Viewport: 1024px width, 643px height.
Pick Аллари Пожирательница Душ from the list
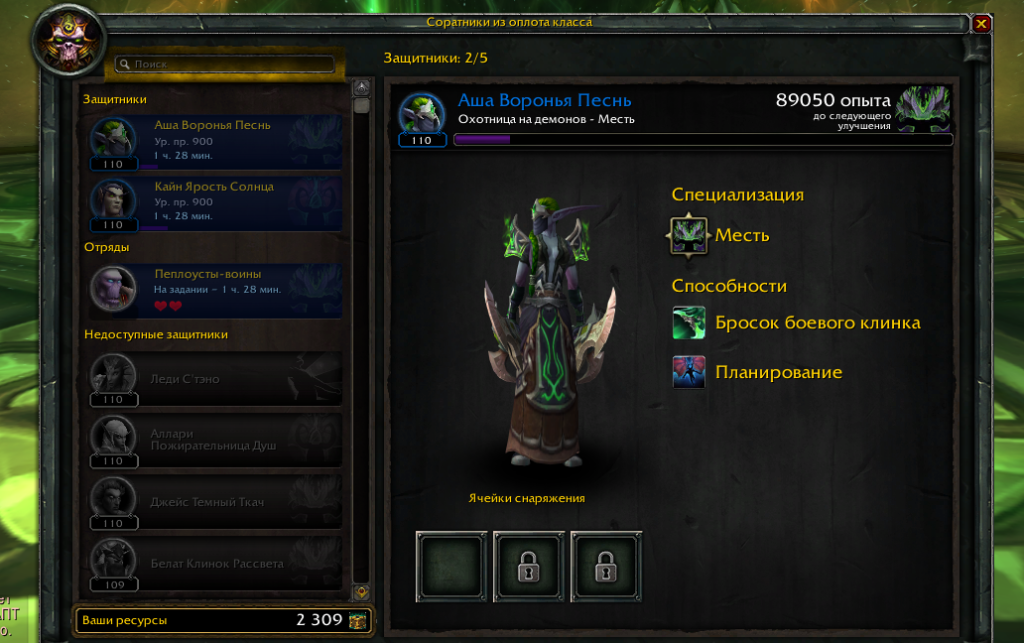click(x=214, y=440)
